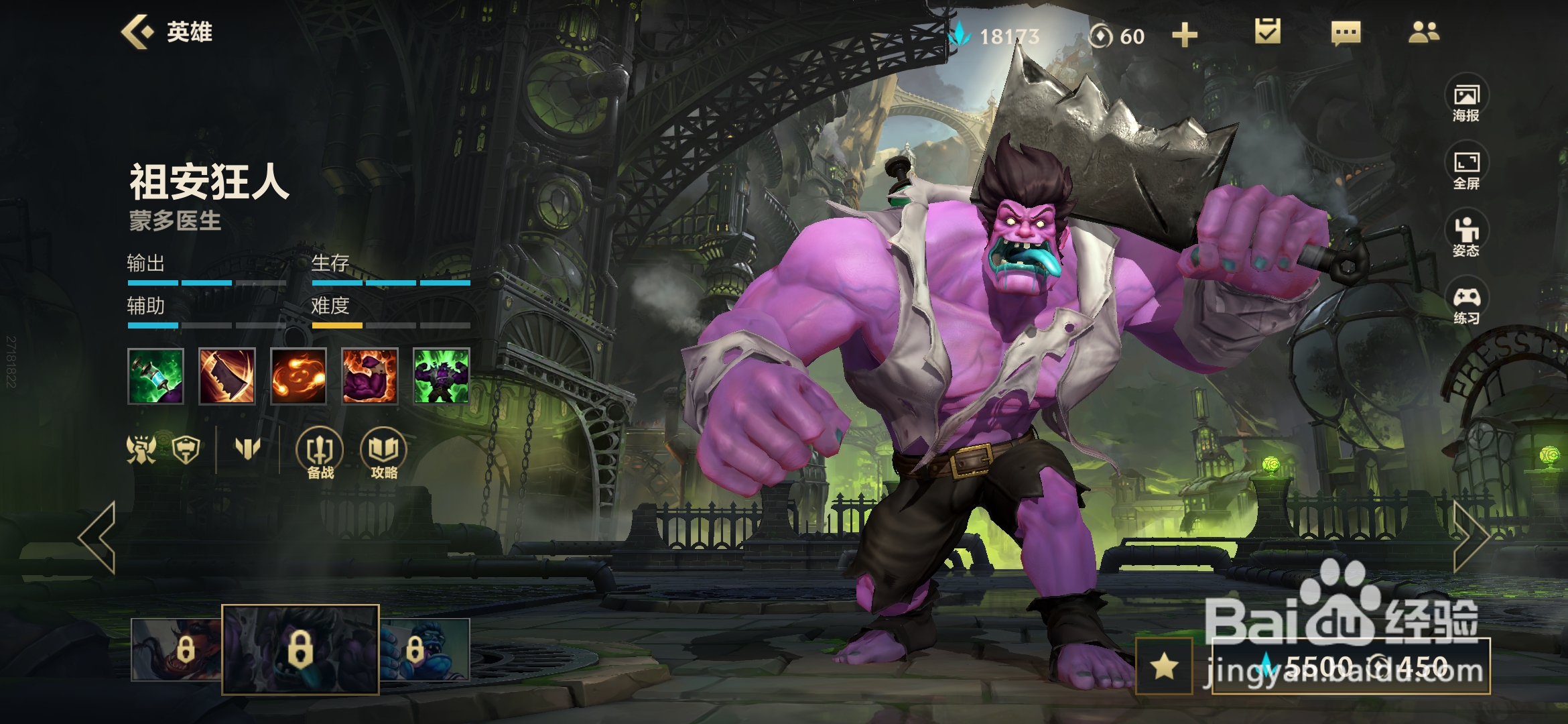Select the green syringe passive ability icon

pos(155,376)
